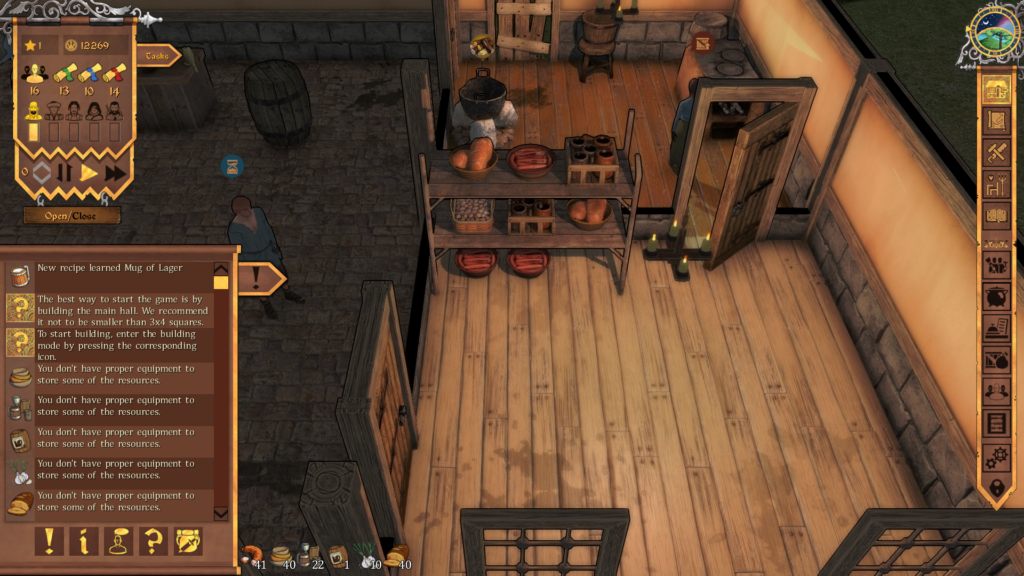Open the staff group menu
The height and width of the screenshot is (576, 1024).
pyautogui.click(x=995, y=265)
